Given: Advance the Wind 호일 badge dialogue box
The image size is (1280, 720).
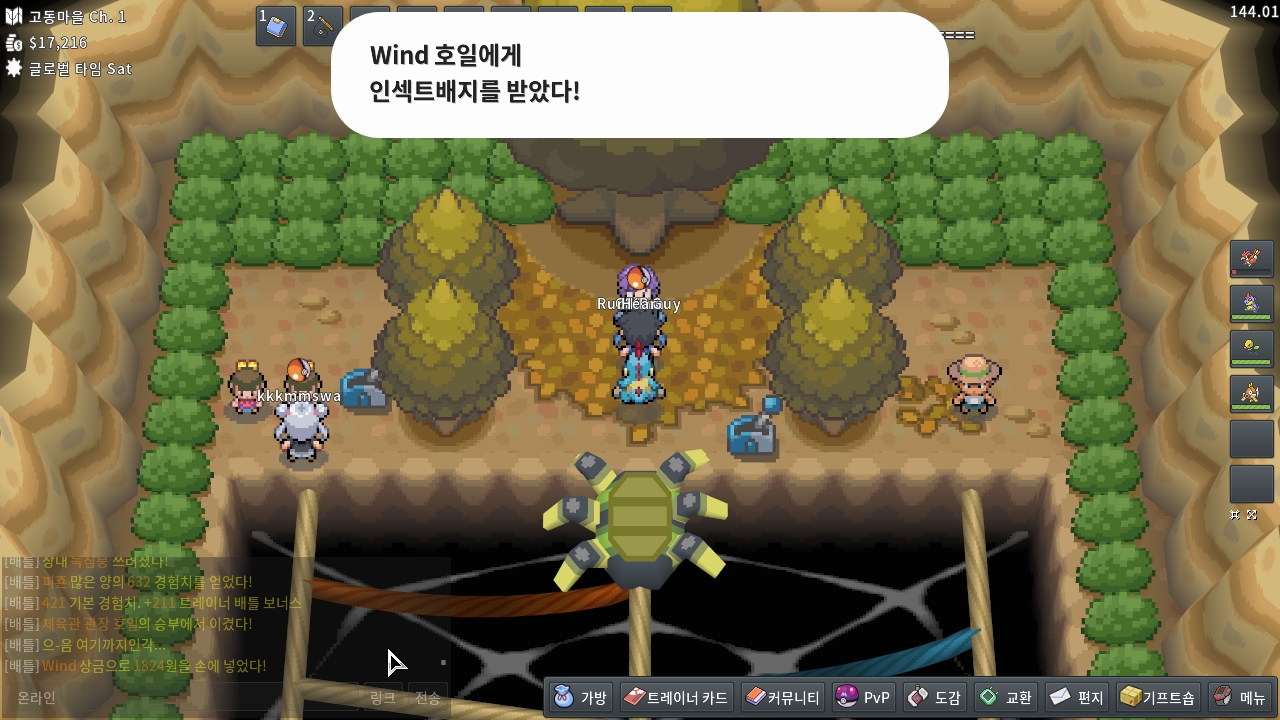Looking at the screenshot, I should point(639,75).
